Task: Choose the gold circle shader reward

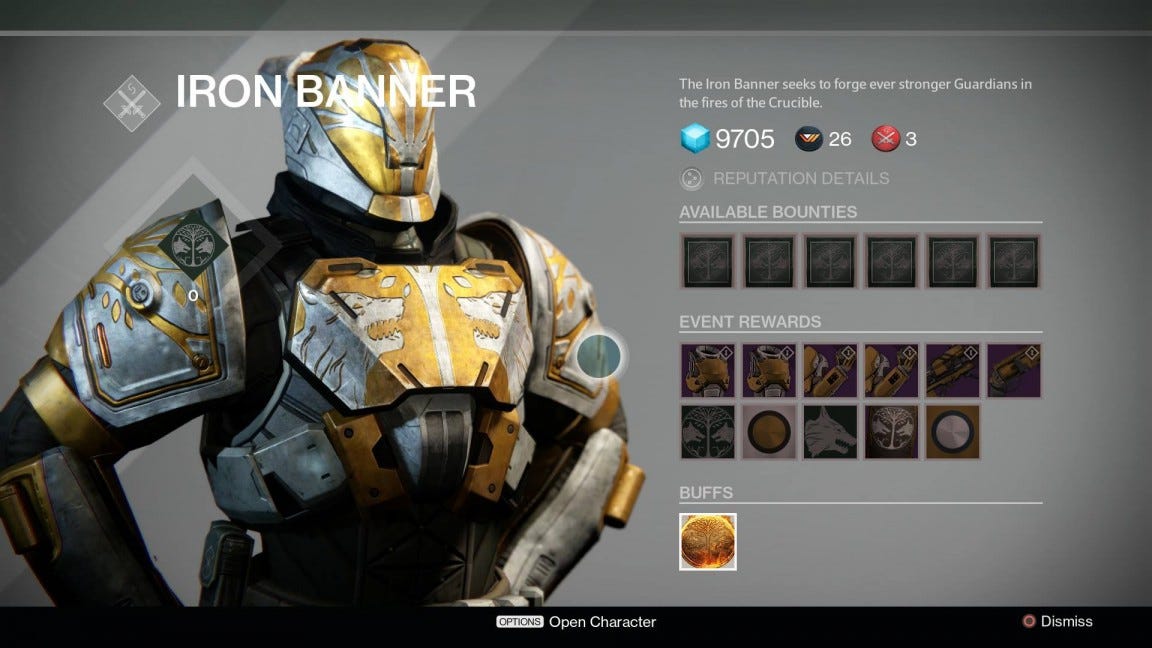Action: (769, 432)
